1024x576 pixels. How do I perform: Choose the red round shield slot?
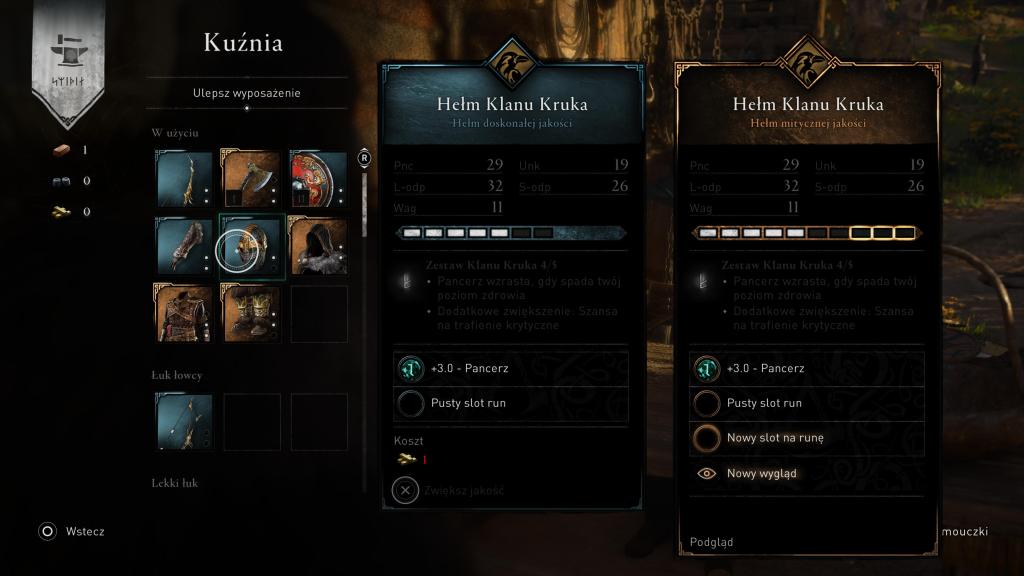[x=318, y=179]
